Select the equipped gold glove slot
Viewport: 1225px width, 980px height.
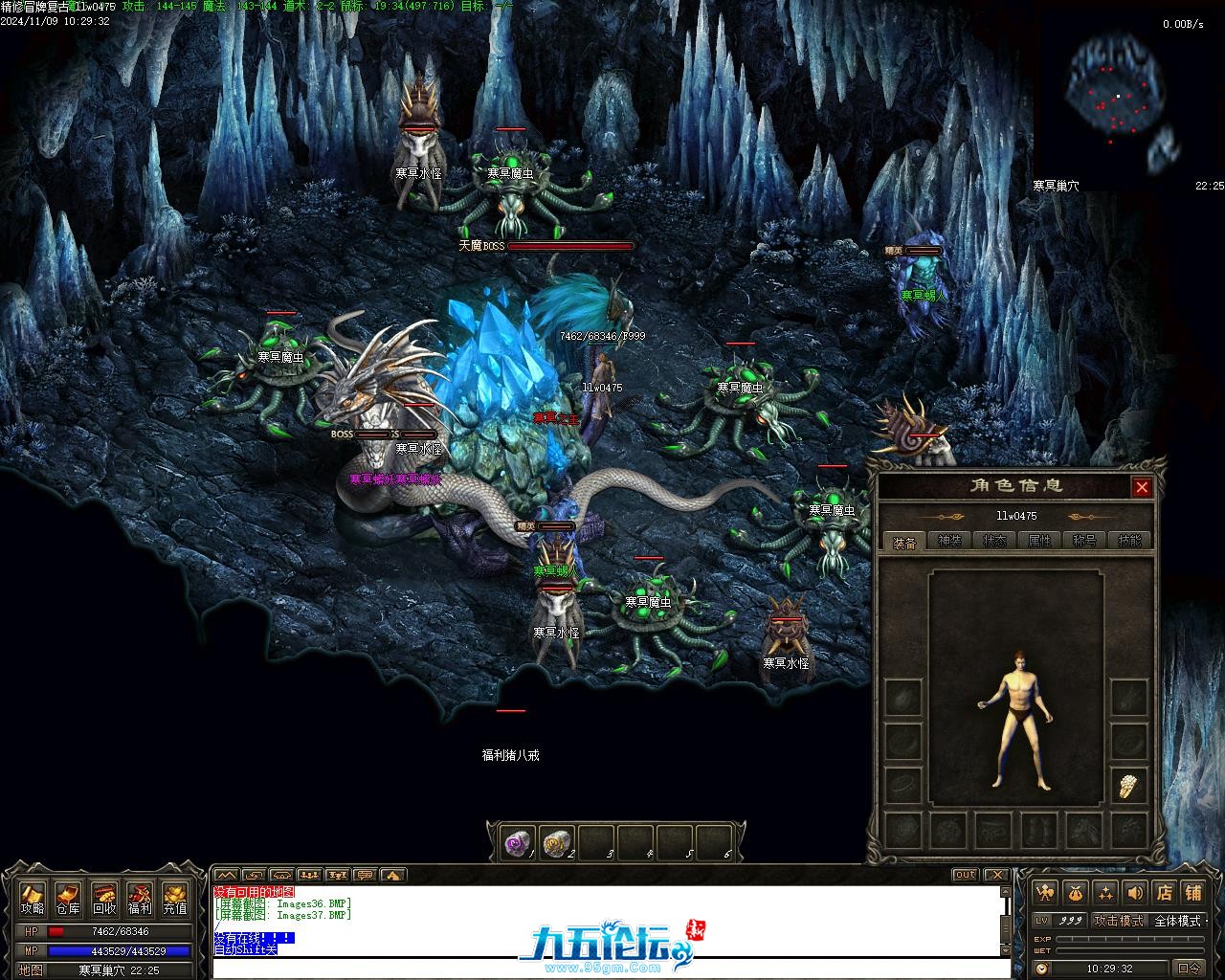(x=1129, y=786)
